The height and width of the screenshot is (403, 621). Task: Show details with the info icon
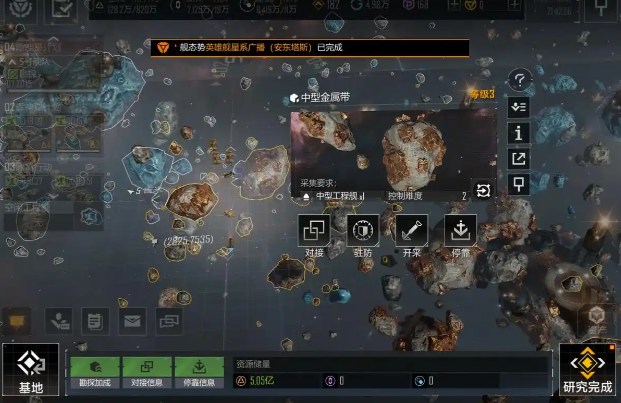pyautogui.click(x=518, y=132)
